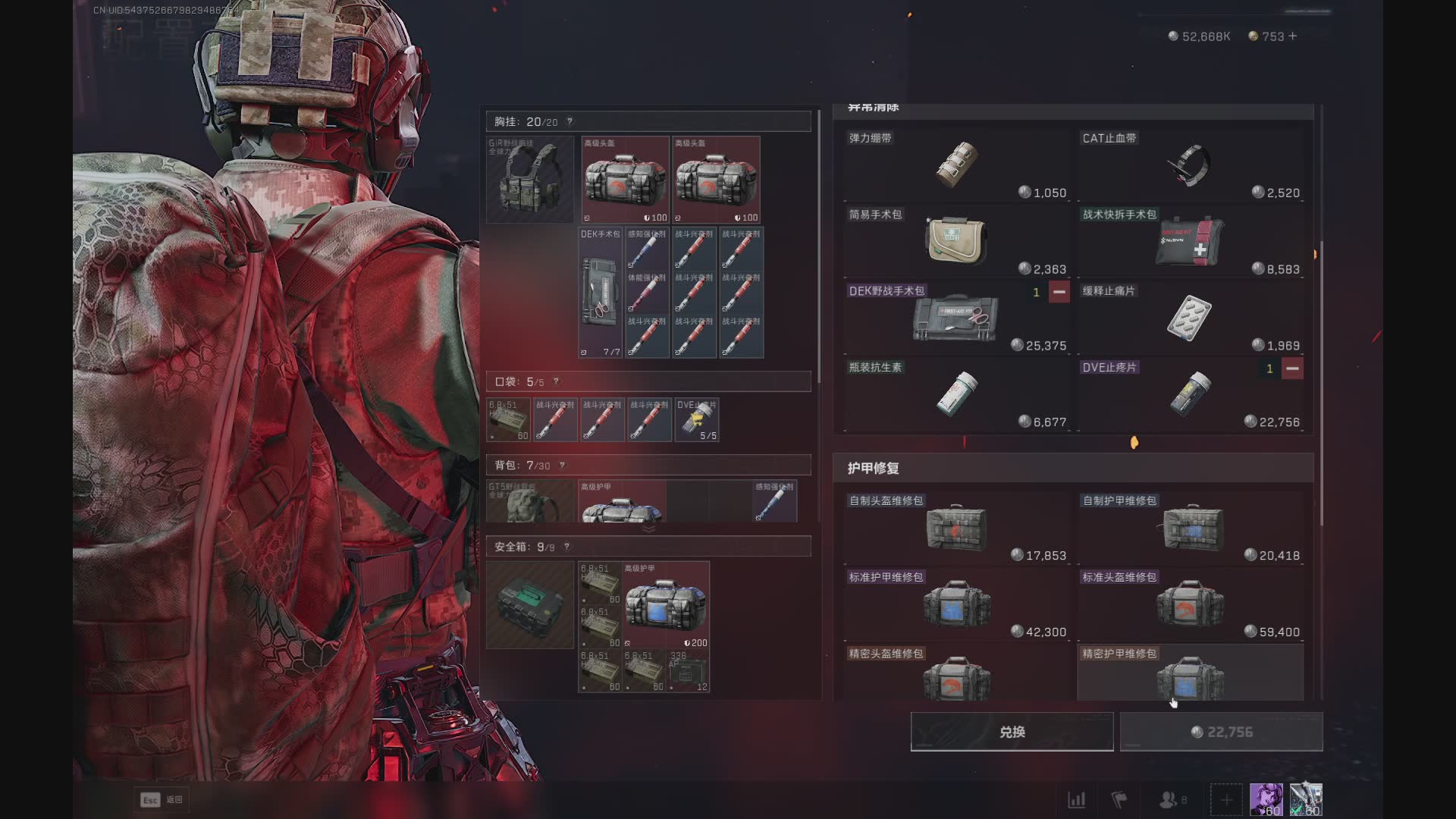Select the 缓释止痛片 painkiller item

[x=1189, y=318]
